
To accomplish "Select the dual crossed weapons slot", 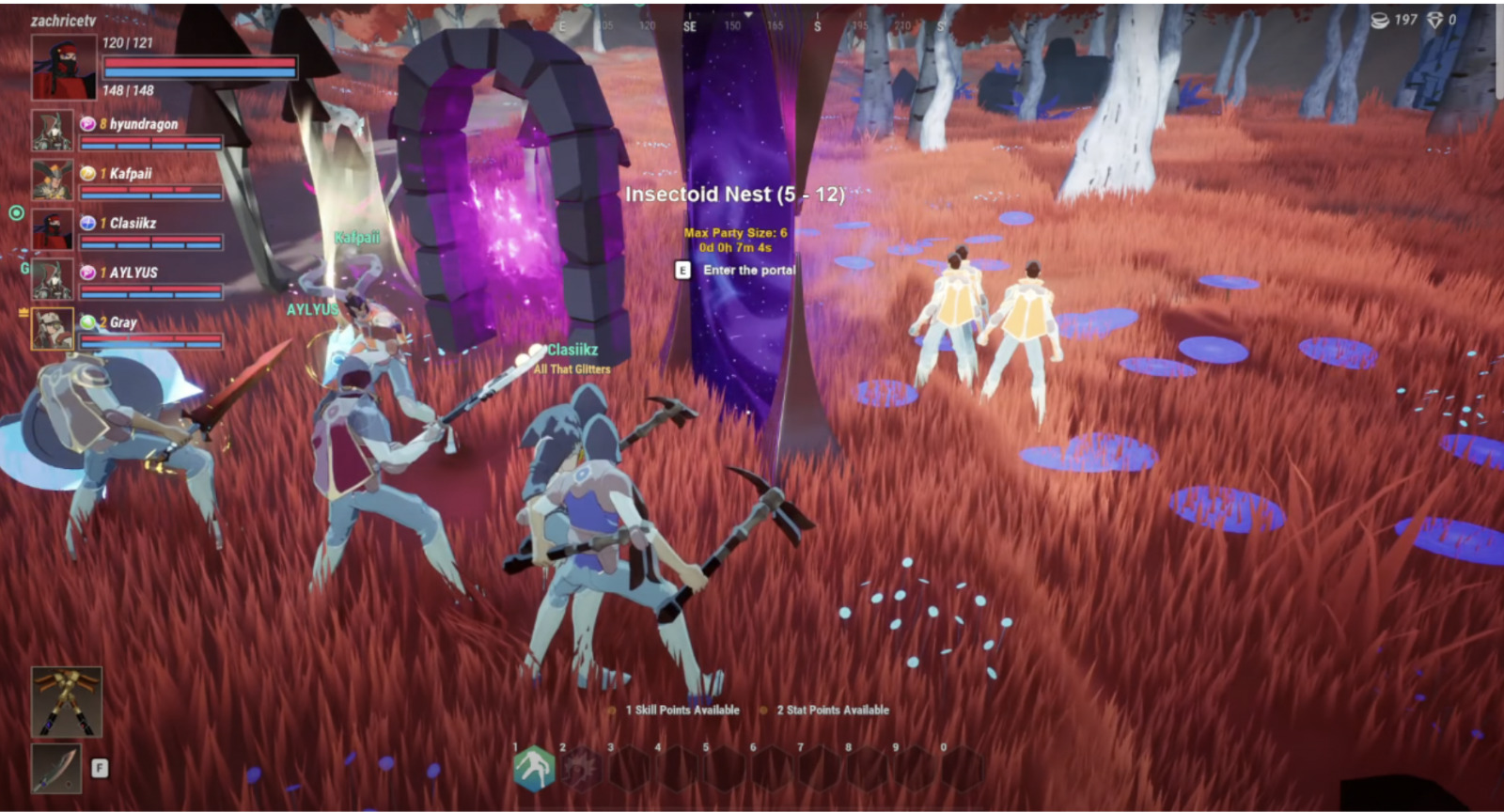I will coord(66,702).
